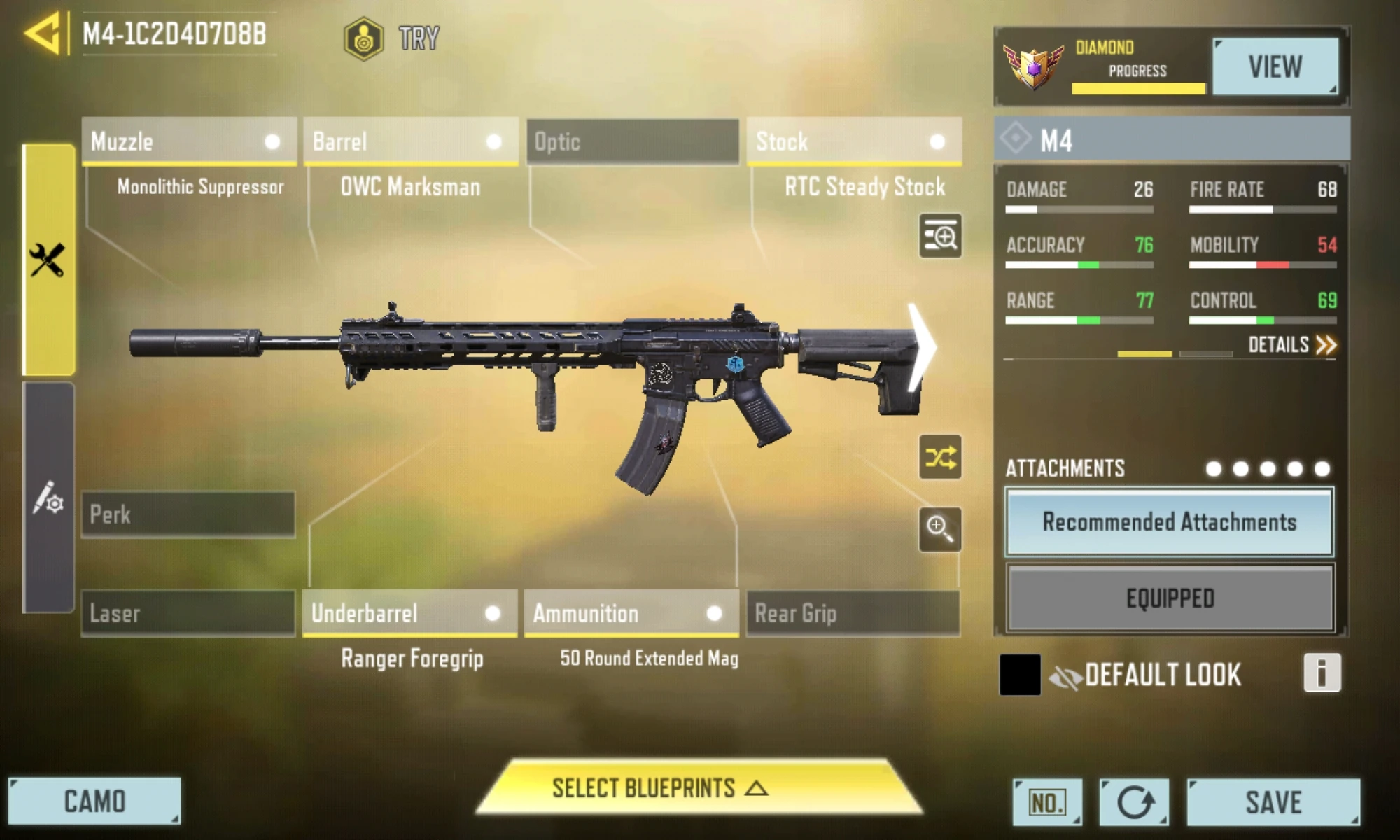Click the TRY firing range icon
Screen dimensions: 1400x840
click(363, 38)
